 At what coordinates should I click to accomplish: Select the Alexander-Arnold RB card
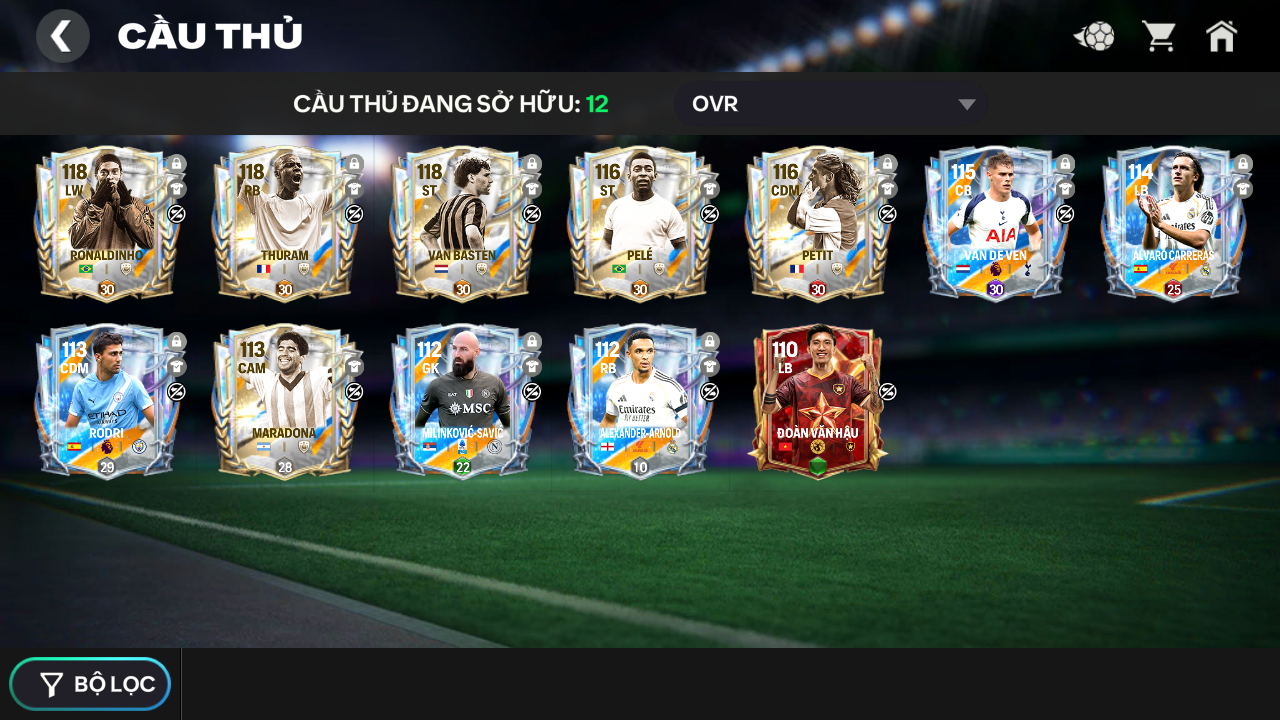pyautogui.click(x=640, y=402)
